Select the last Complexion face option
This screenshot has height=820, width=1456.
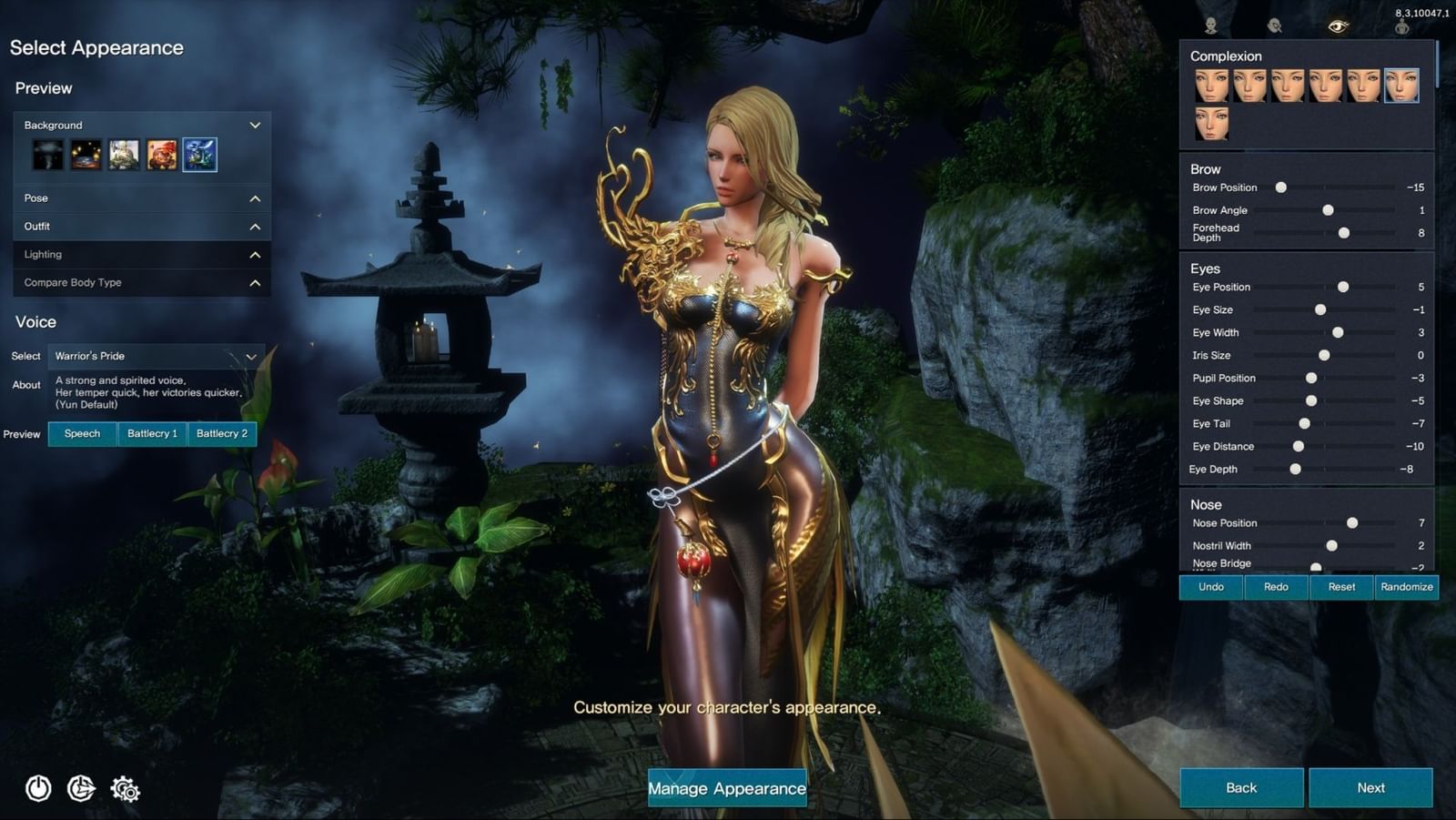pos(1212,123)
